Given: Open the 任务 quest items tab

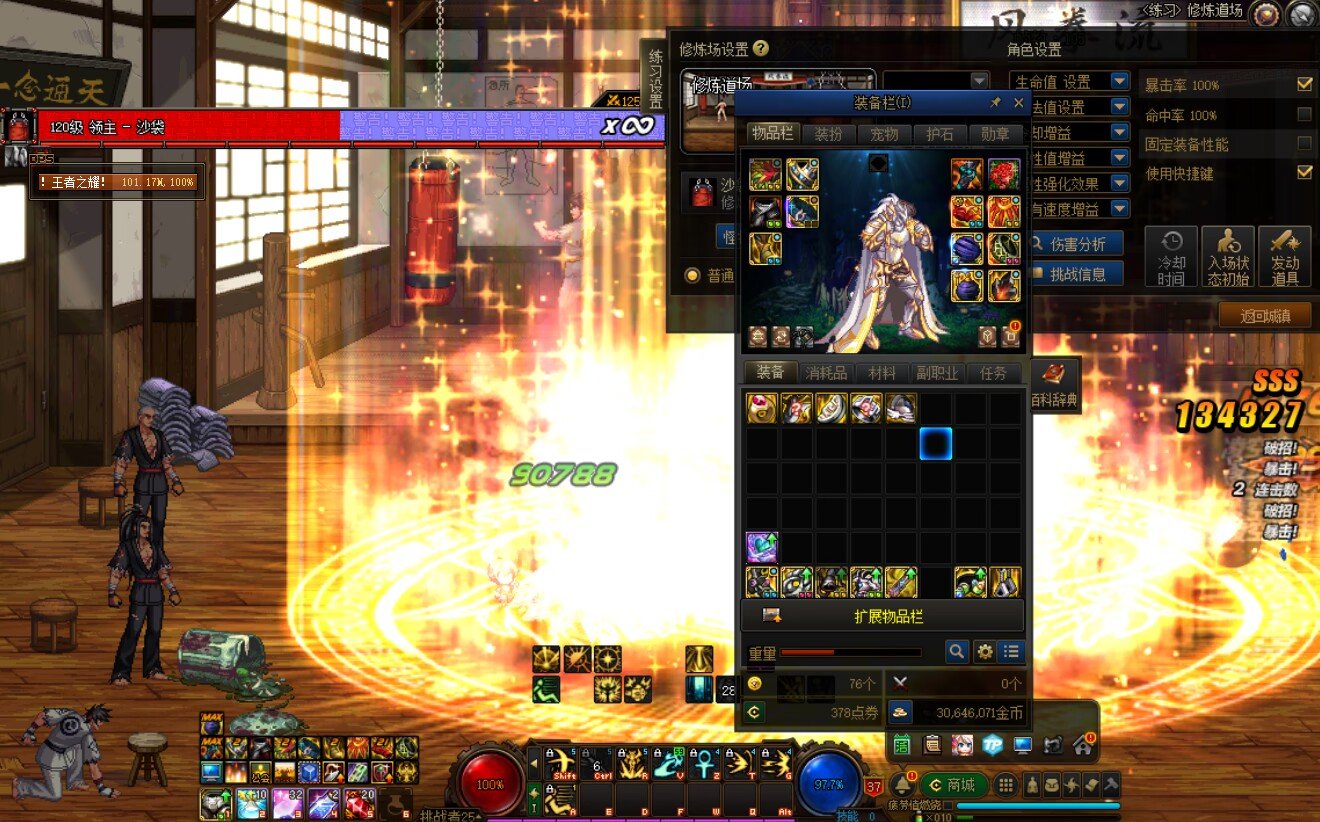Looking at the screenshot, I should 993,373.
